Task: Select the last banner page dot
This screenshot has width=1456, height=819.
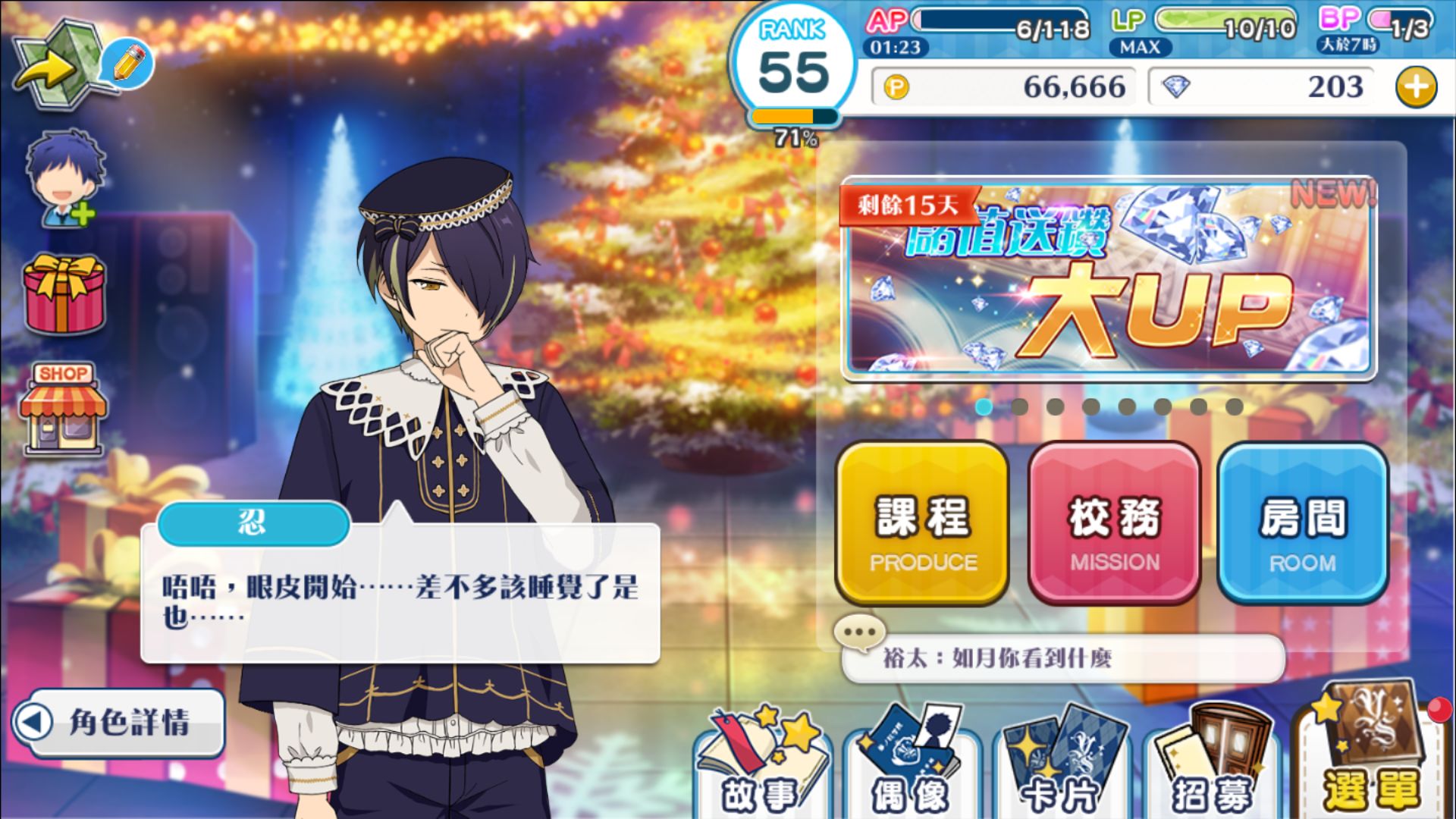Action: point(1234,407)
